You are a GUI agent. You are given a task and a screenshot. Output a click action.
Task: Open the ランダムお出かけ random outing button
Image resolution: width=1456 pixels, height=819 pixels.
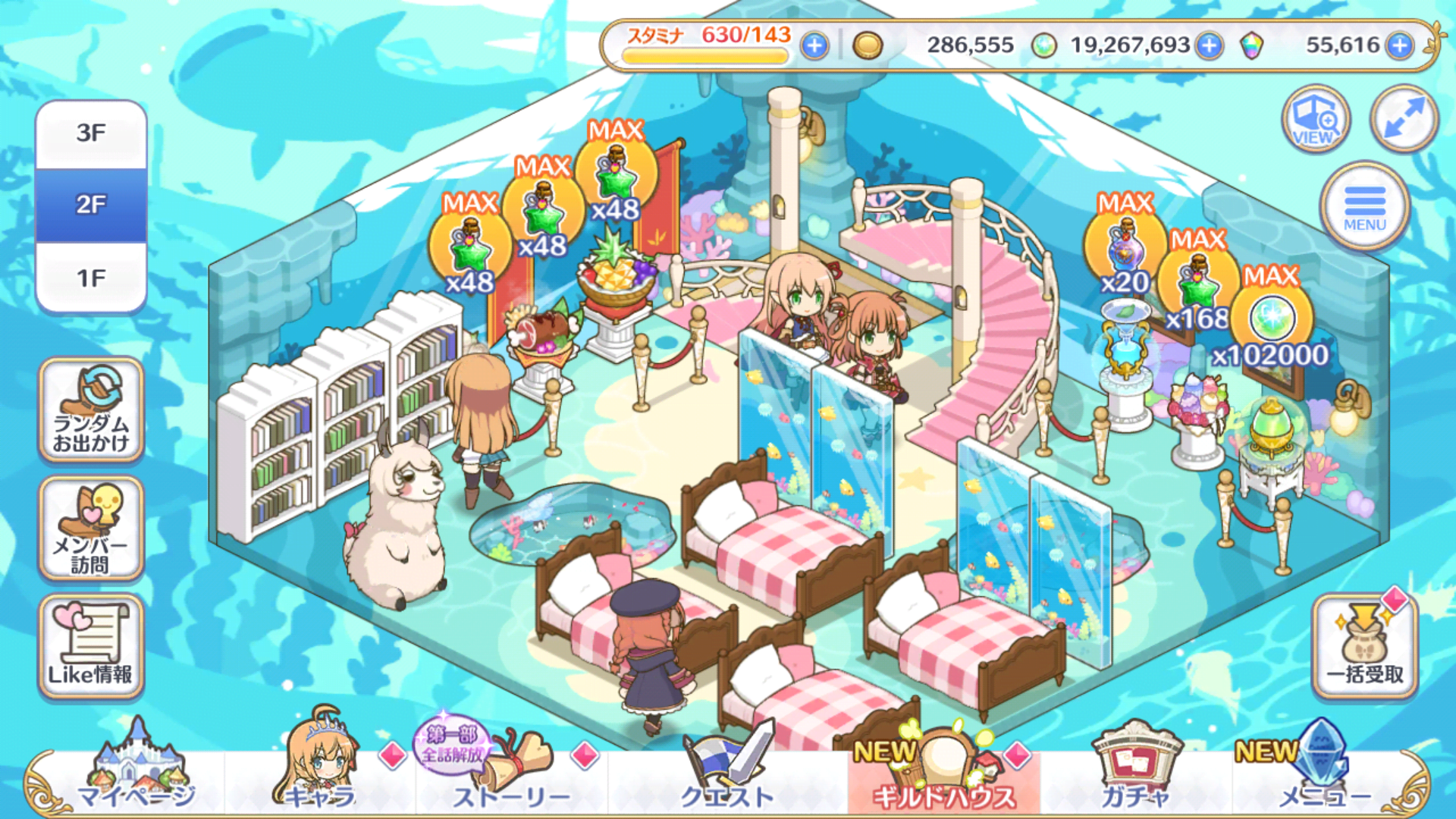point(91,409)
